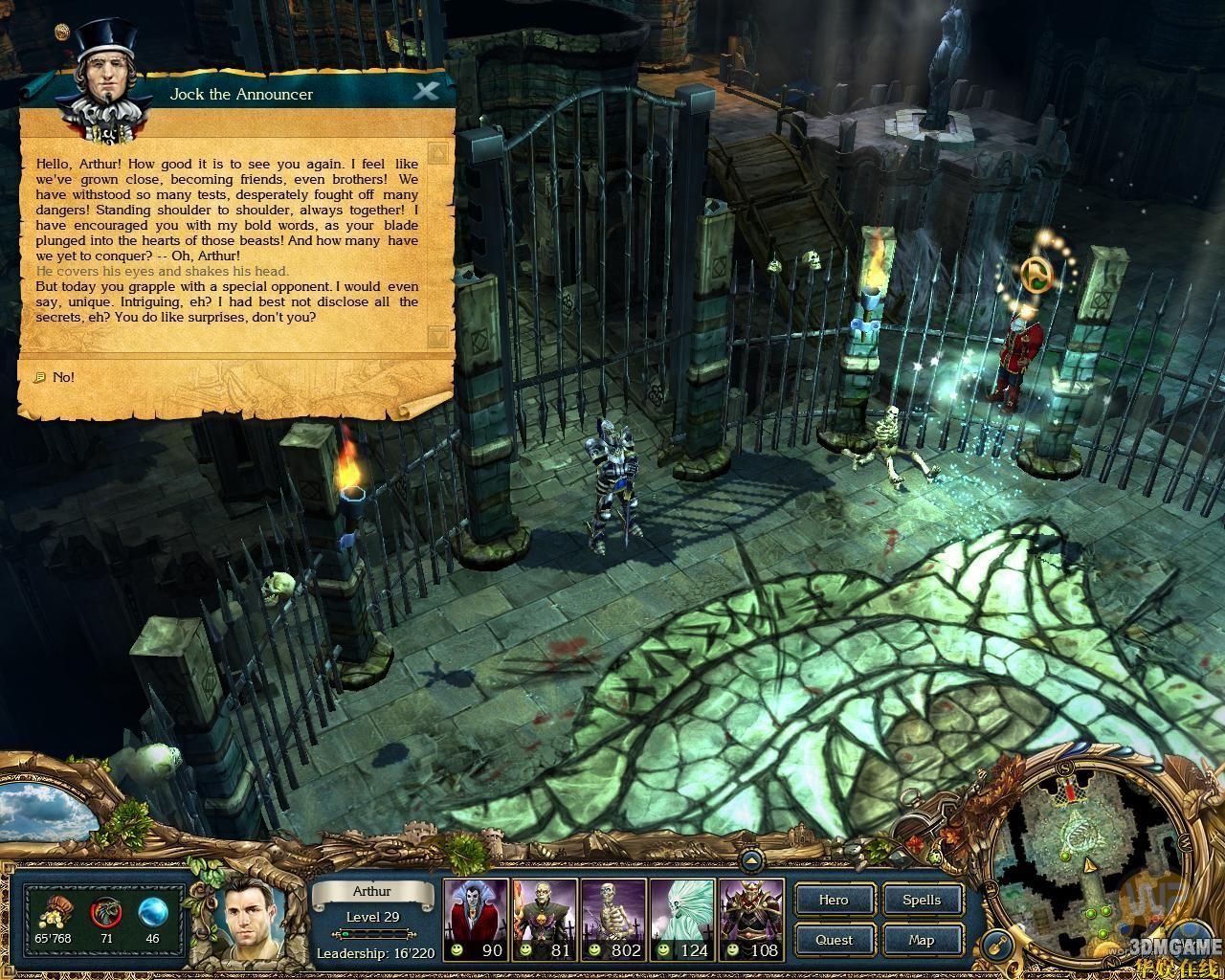The width and height of the screenshot is (1225, 980).
Task: Select the horned black knight troop slot
Action: coord(751,921)
